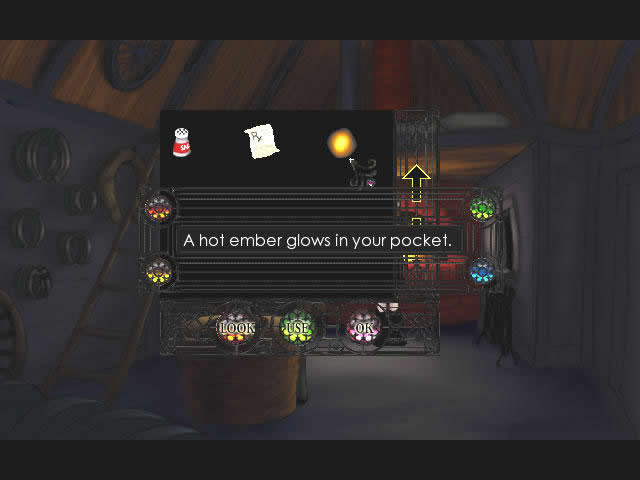
Task: Select the salt shaker in the inventory
Action: tap(182, 142)
